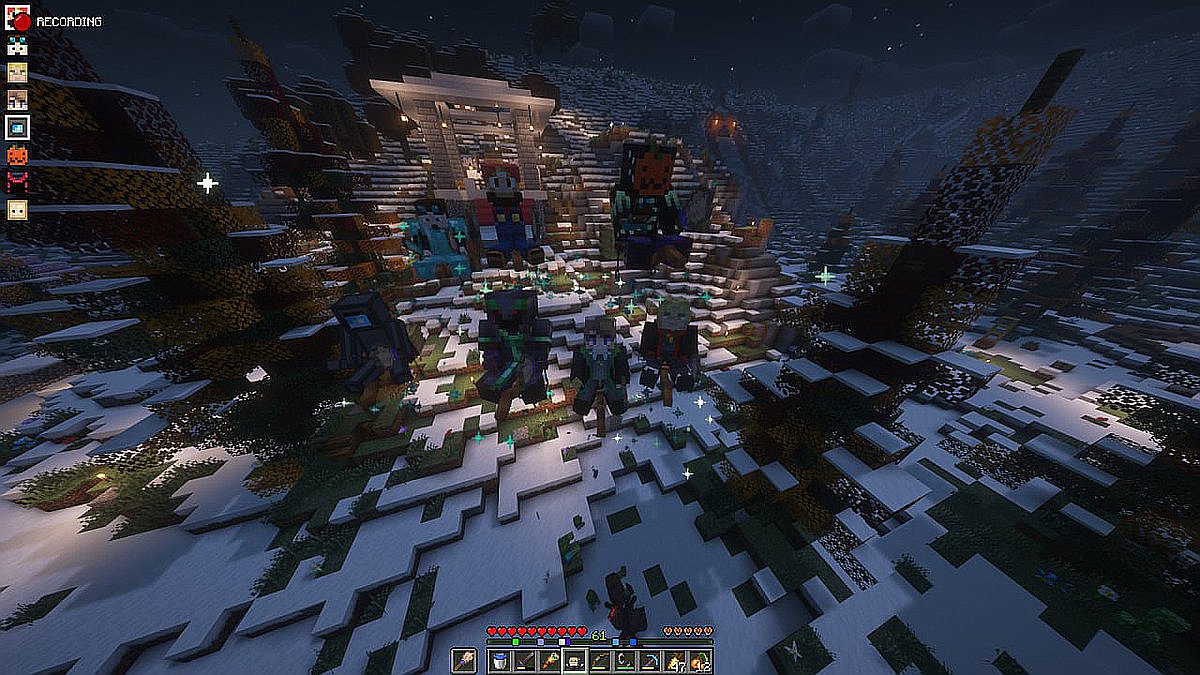
Task: Select the pickaxe hotbar slot
Action: [x=651, y=661]
